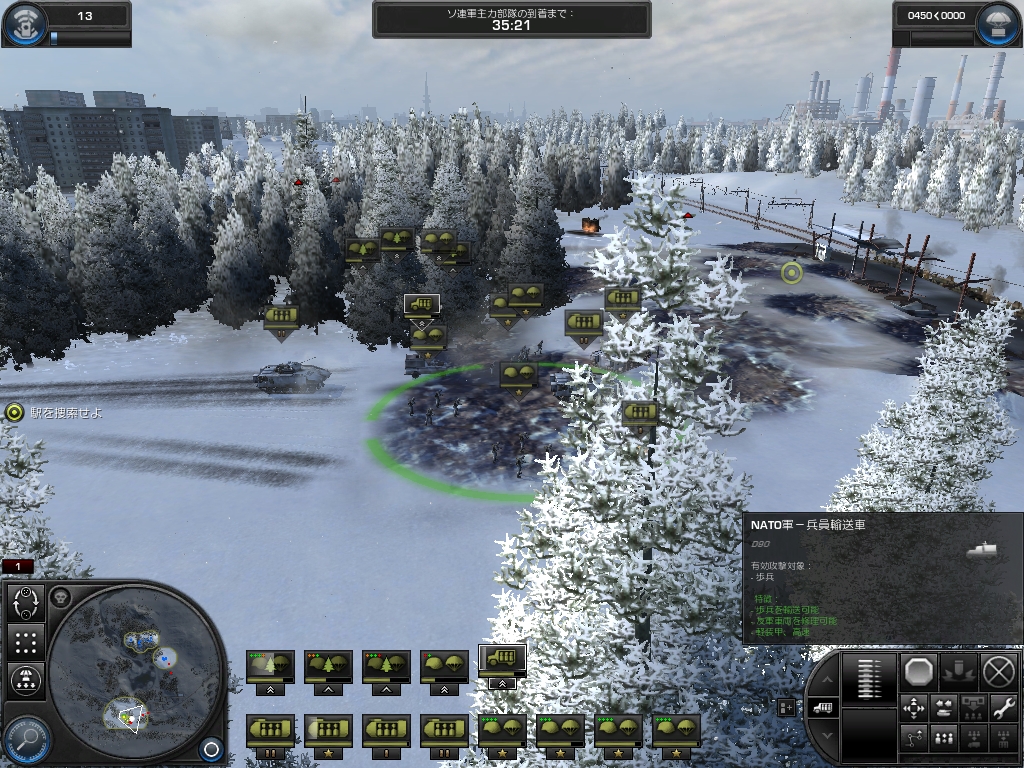This screenshot has width=1024, height=768.
Task: Select the highlighted troop transport truck card
Action: (x=502, y=661)
